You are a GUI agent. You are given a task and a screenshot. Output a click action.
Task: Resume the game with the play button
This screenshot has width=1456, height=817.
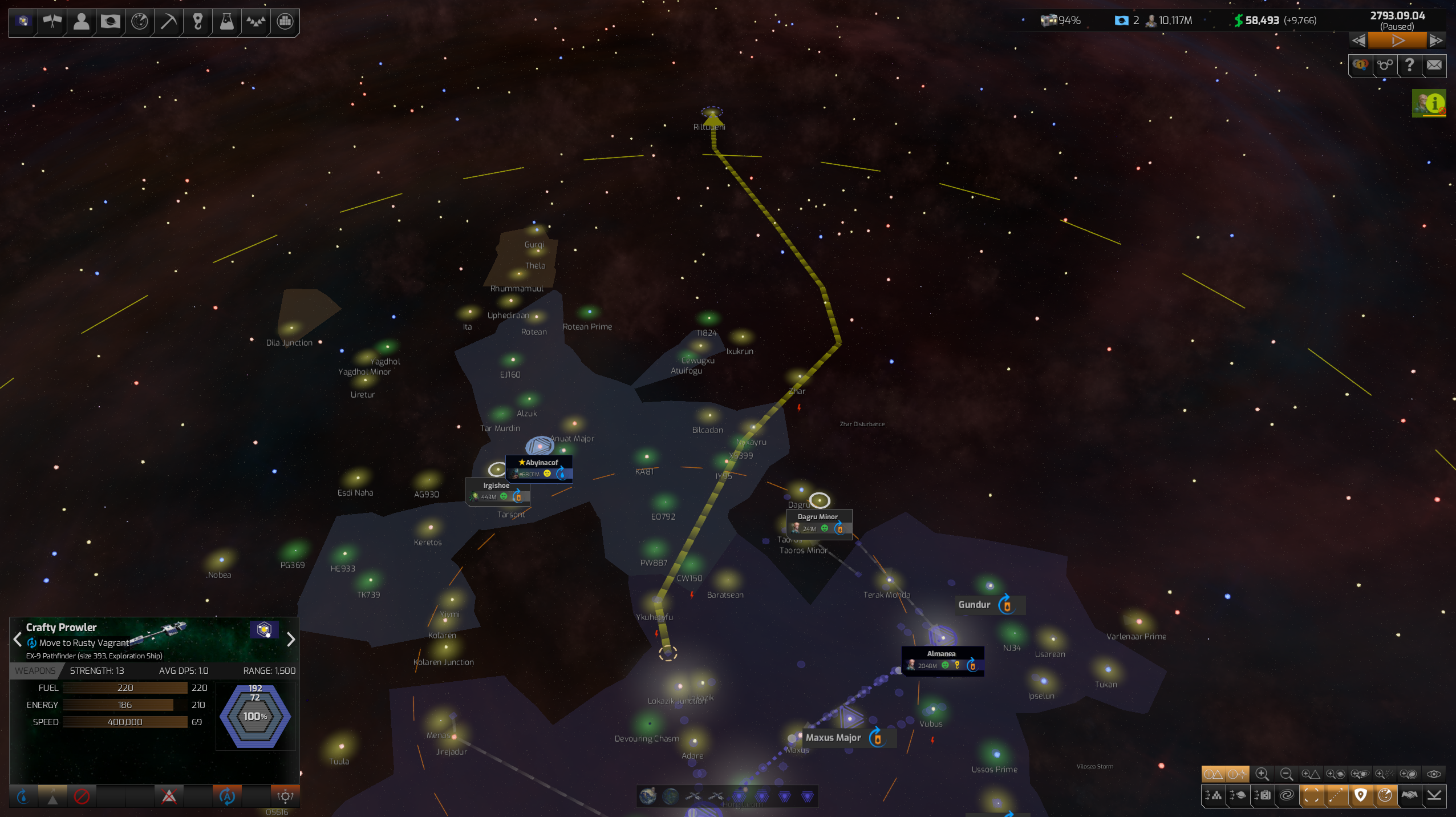[x=1397, y=41]
